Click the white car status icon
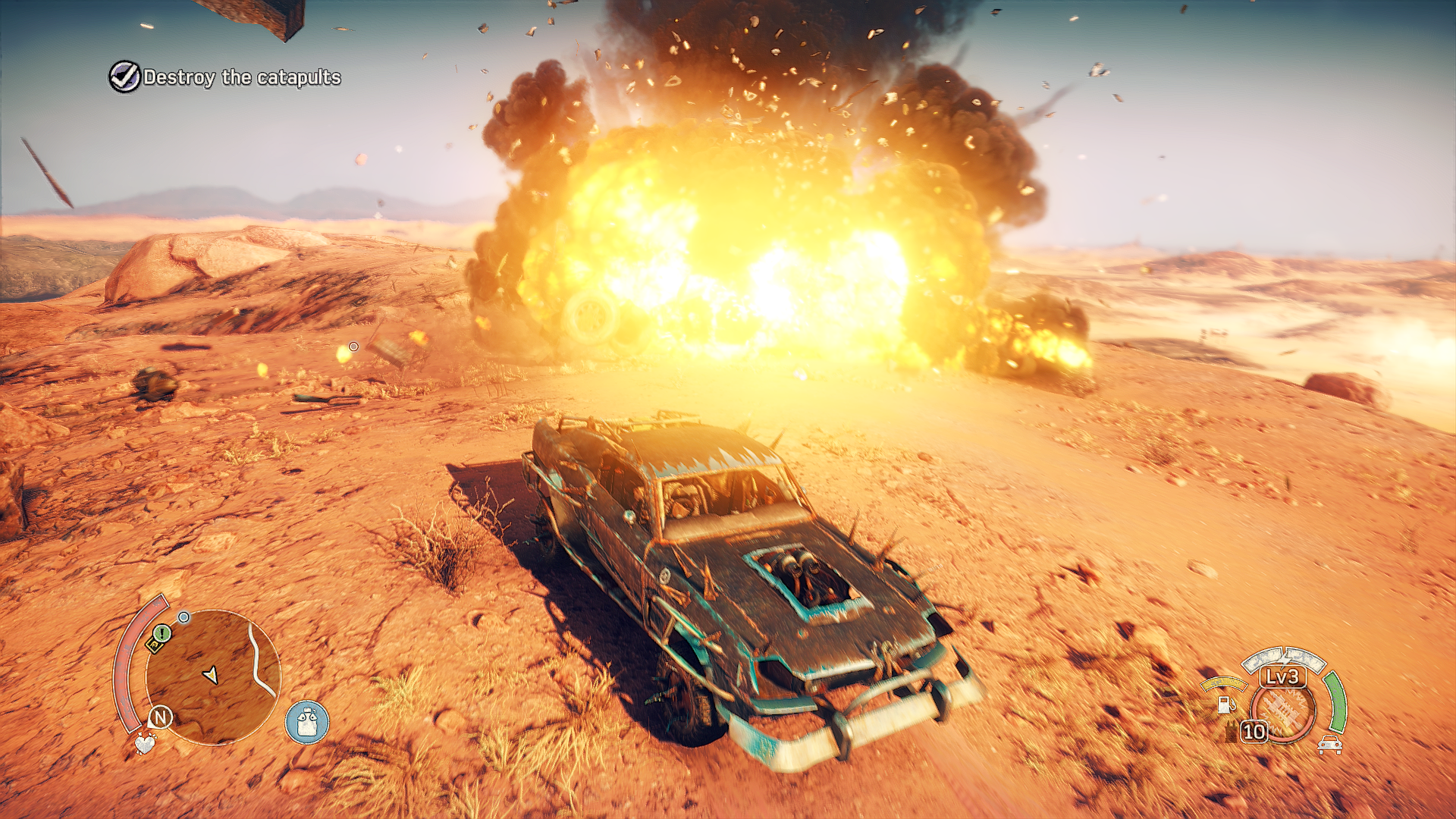Viewport: 1456px width, 819px height. [1329, 745]
